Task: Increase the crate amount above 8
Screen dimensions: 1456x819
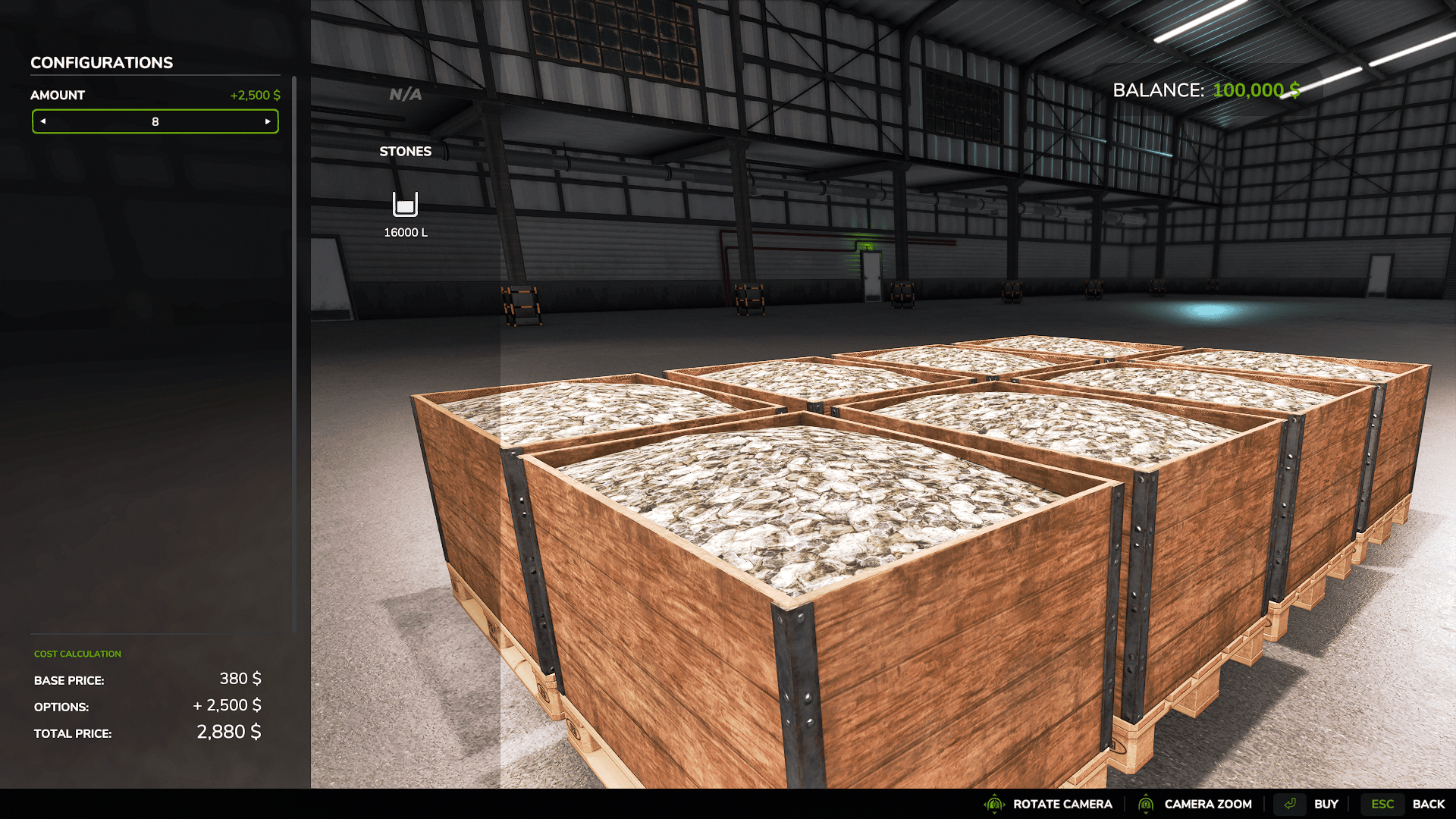Action: click(268, 121)
